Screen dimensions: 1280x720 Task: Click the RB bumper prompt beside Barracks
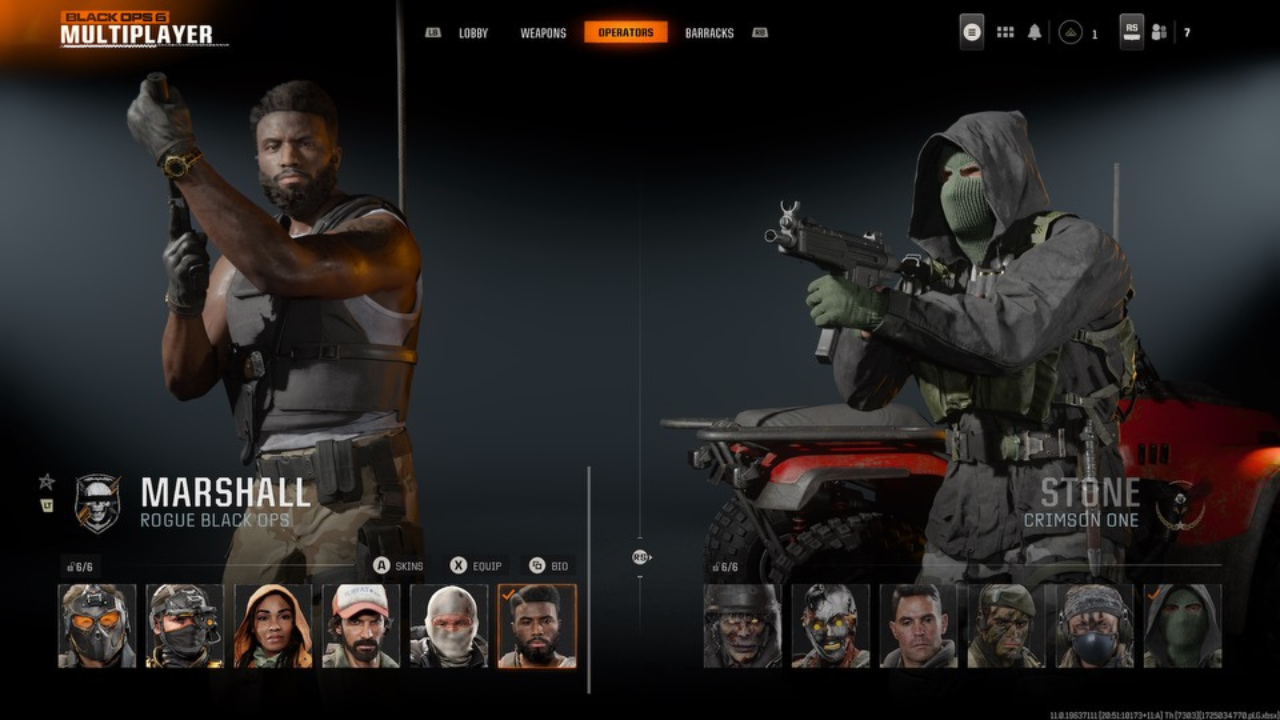click(759, 32)
